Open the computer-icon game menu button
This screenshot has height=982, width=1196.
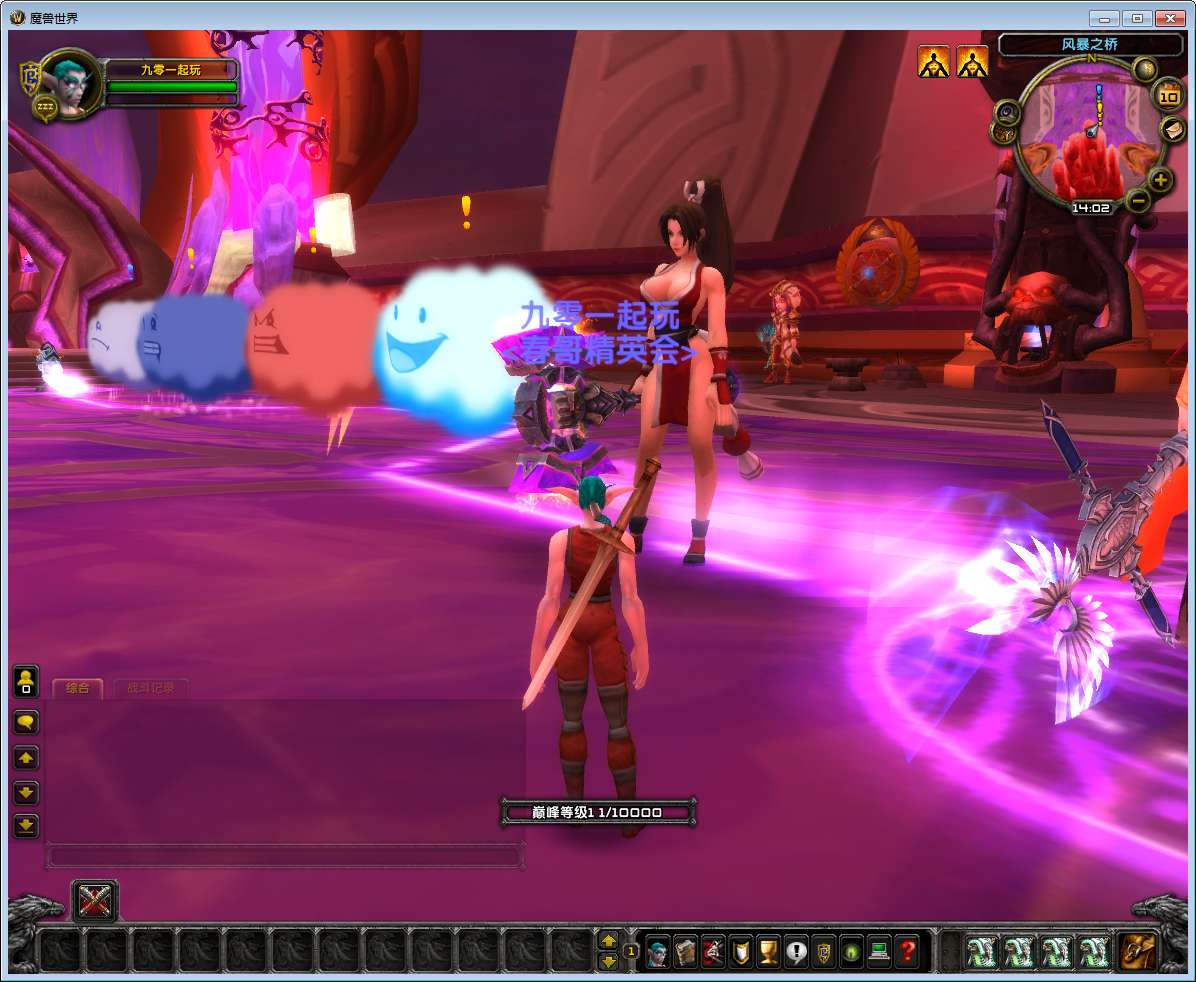click(879, 950)
